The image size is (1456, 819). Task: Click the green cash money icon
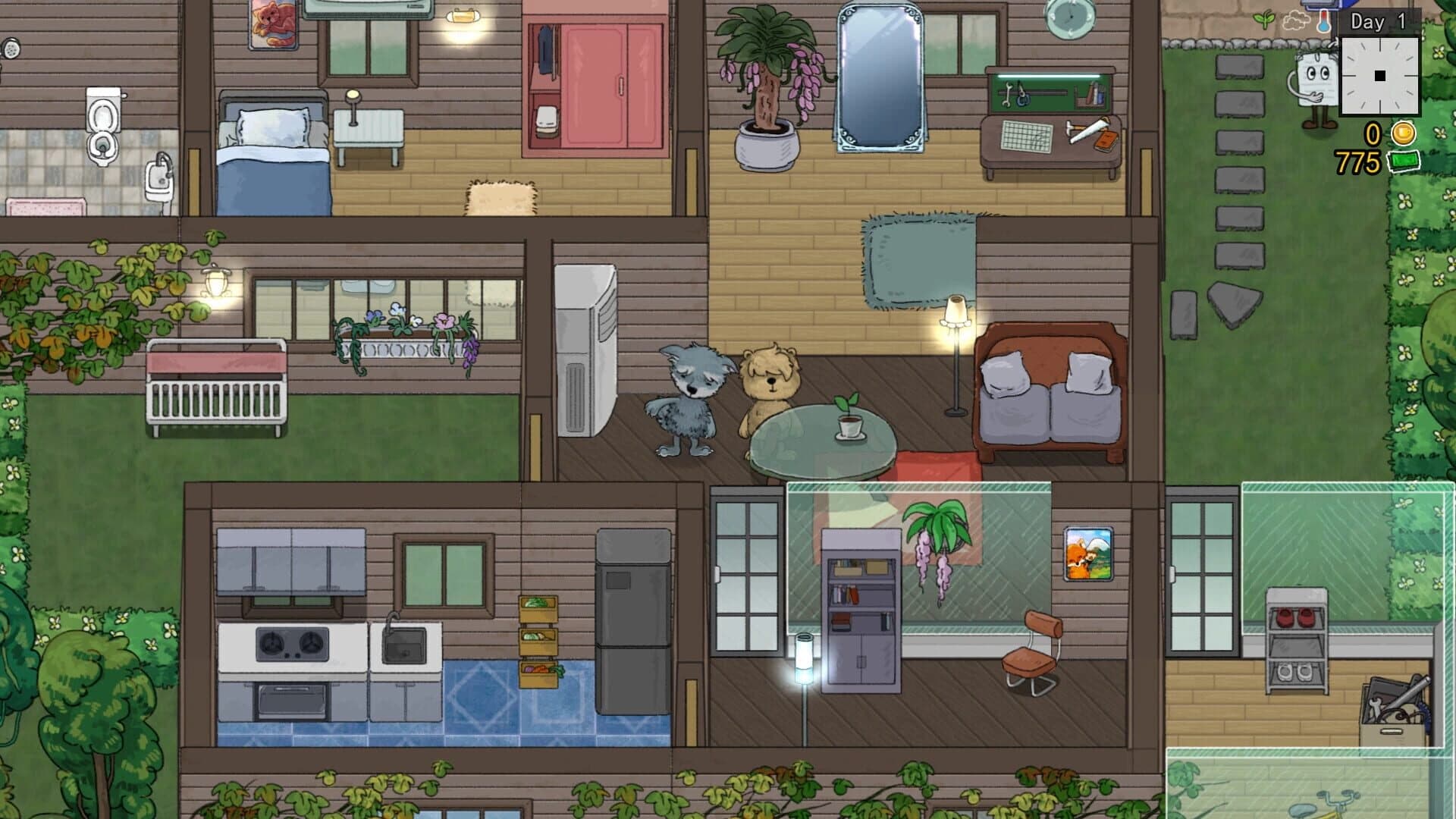tap(1403, 161)
